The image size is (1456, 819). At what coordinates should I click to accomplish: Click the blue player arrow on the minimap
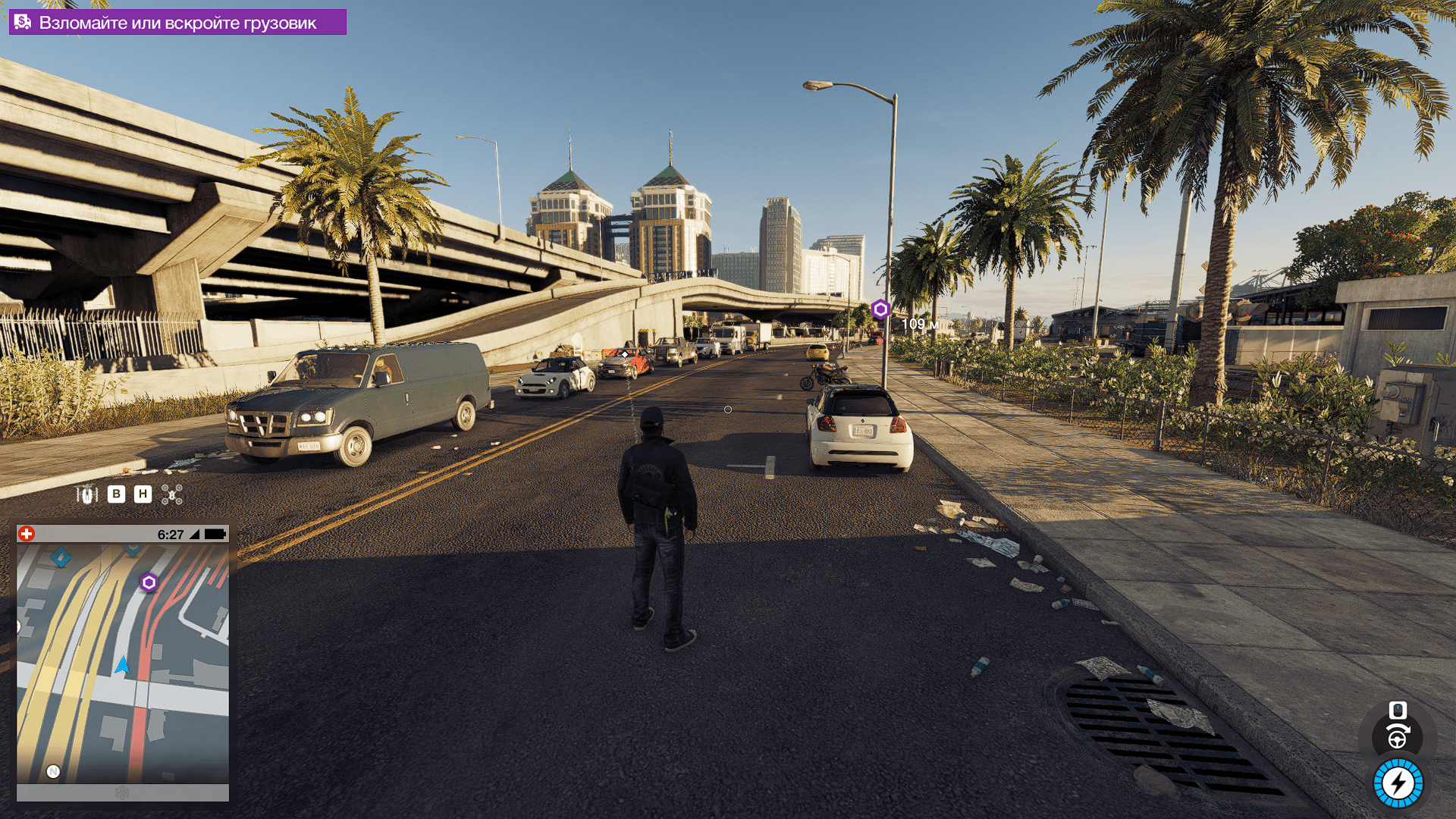(x=122, y=666)
